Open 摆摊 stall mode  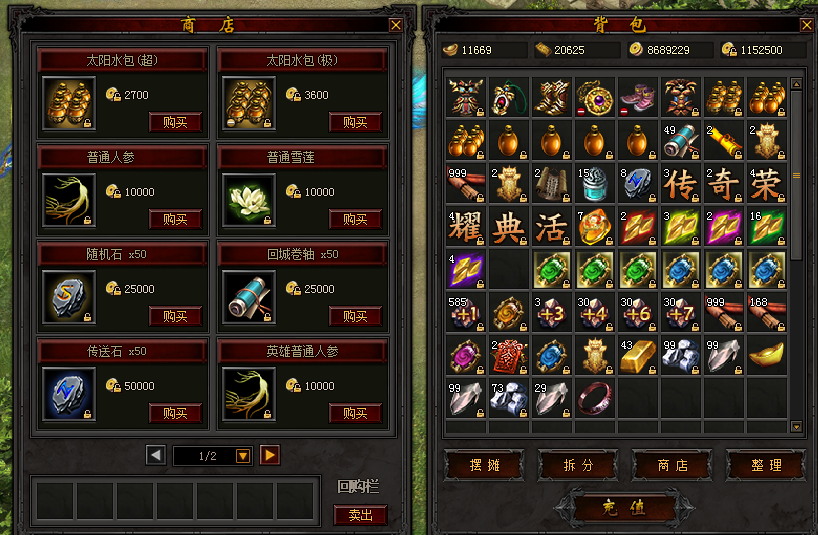484,465
